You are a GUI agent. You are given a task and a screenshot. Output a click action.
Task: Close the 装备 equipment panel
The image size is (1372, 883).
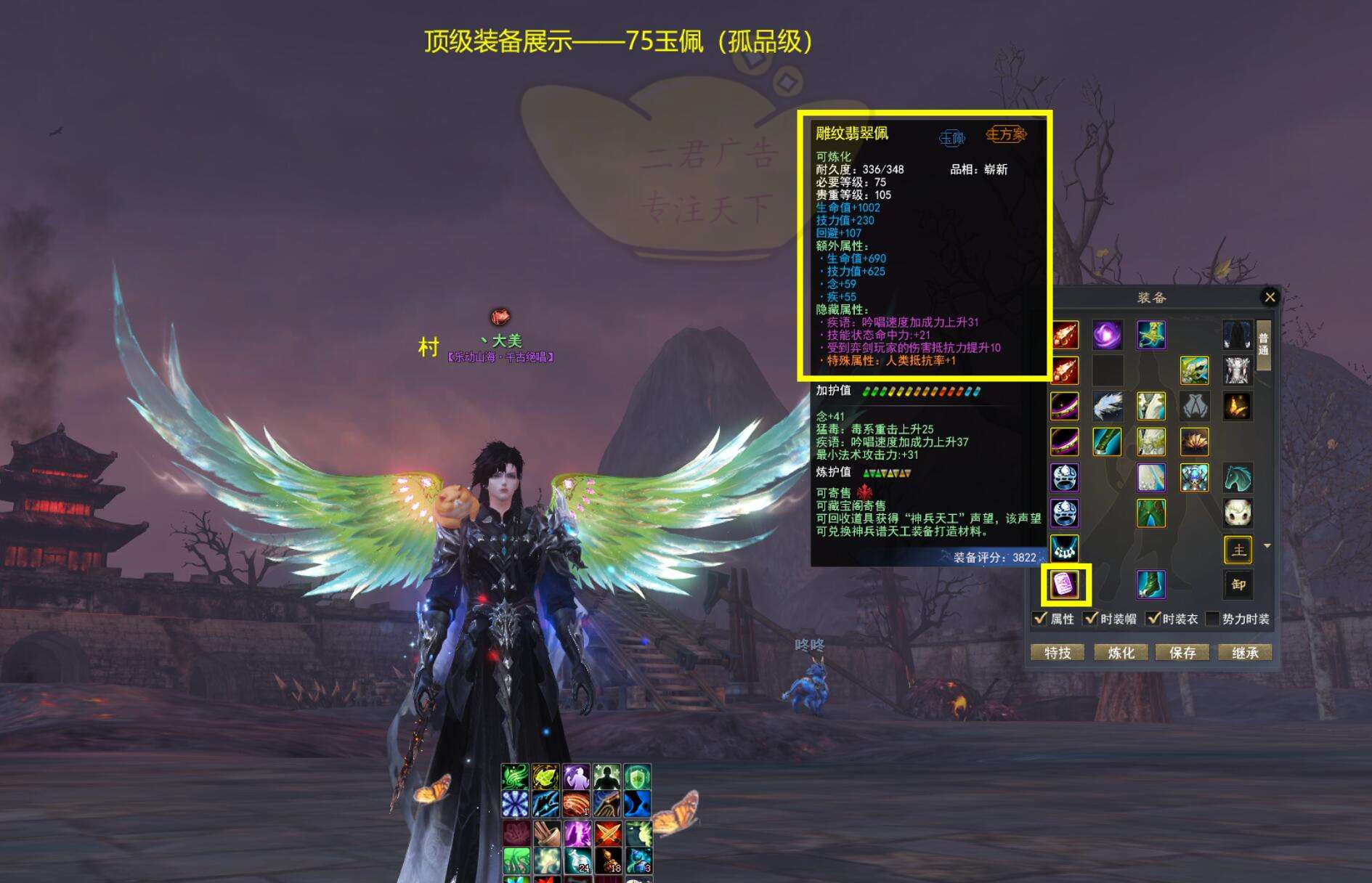coord(1270,297)
